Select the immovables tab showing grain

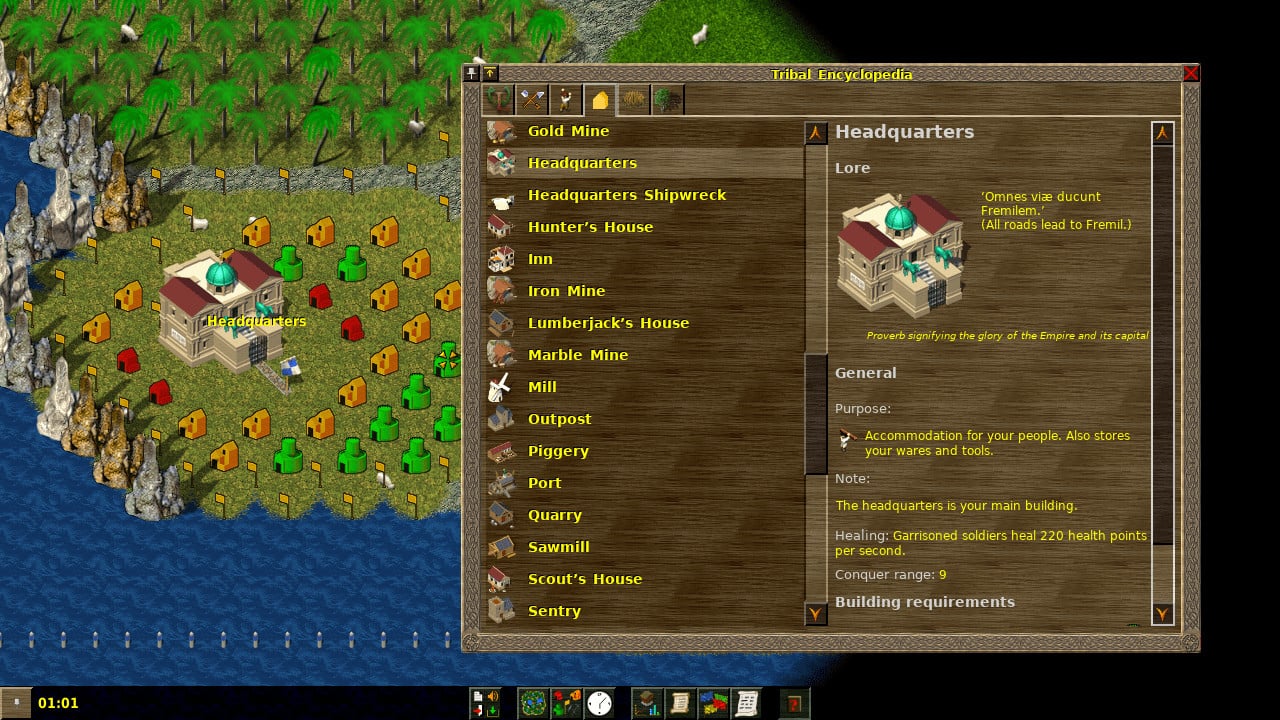(634, 98)
